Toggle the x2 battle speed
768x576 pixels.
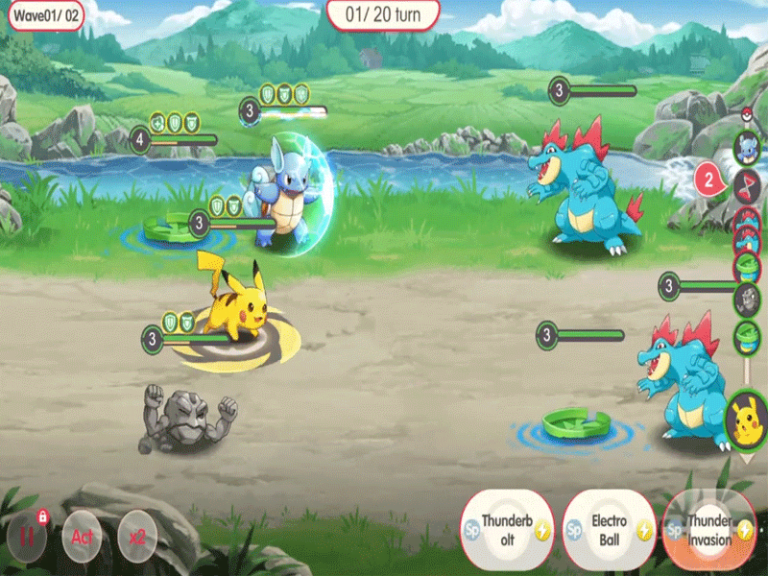point(137,537)
